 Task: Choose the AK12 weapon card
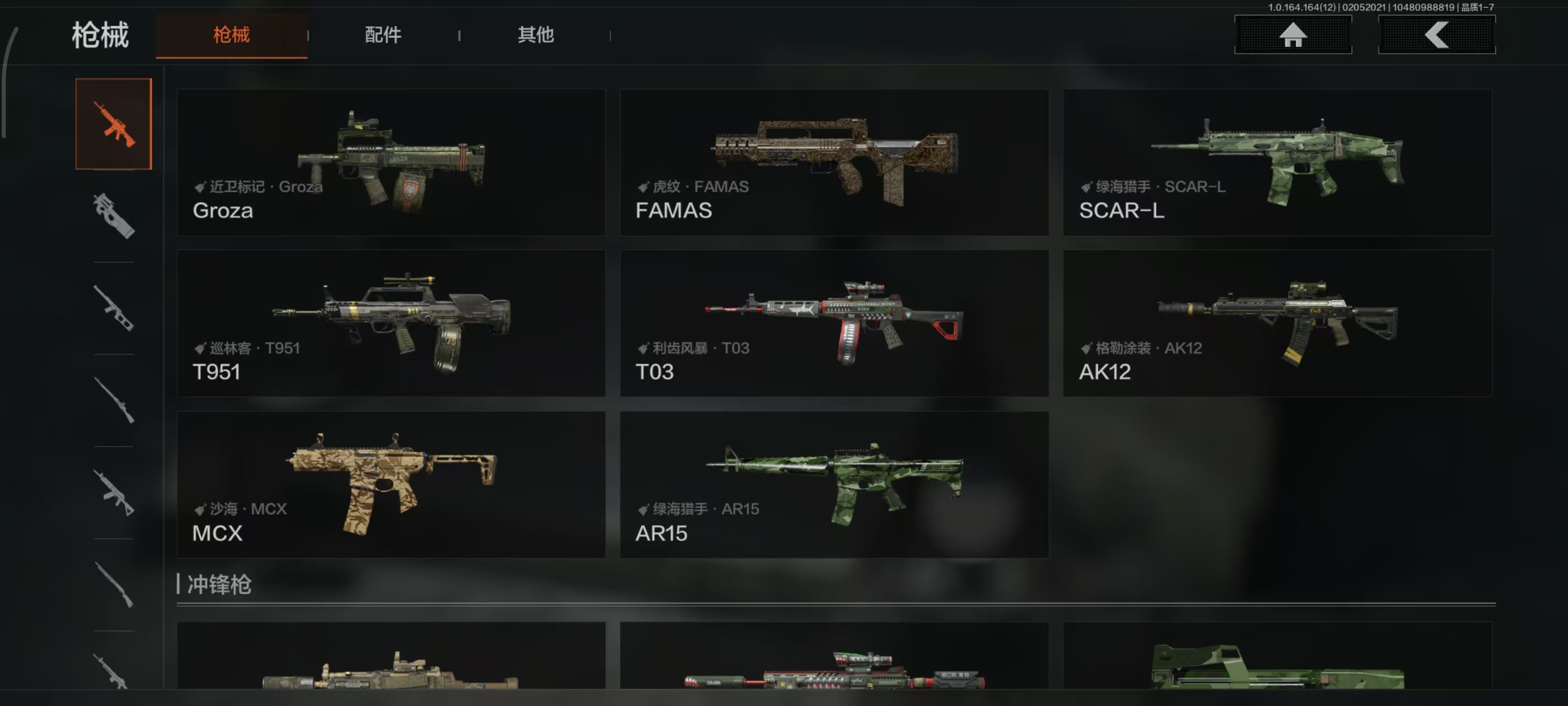1277,323
